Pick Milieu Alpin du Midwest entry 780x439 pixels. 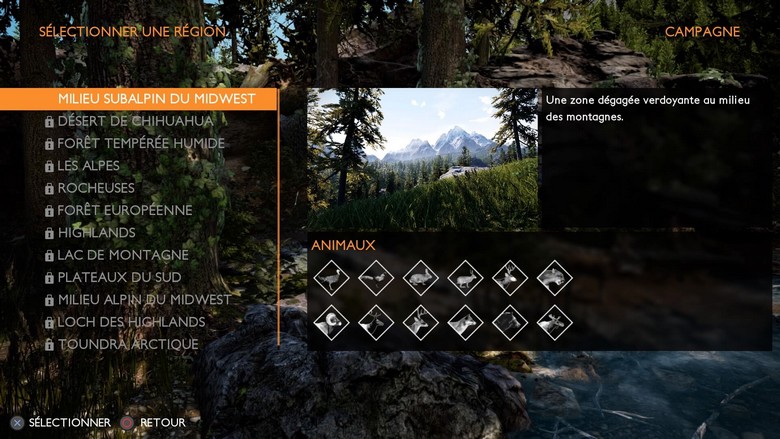click(x=144, y=300)
